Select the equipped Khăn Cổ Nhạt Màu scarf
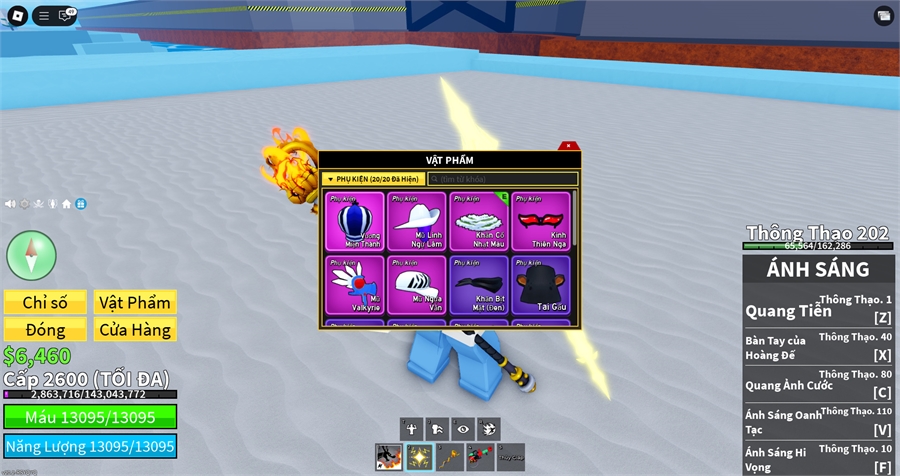900x476 pixels. pyautogui.click(x=479, y=221)
